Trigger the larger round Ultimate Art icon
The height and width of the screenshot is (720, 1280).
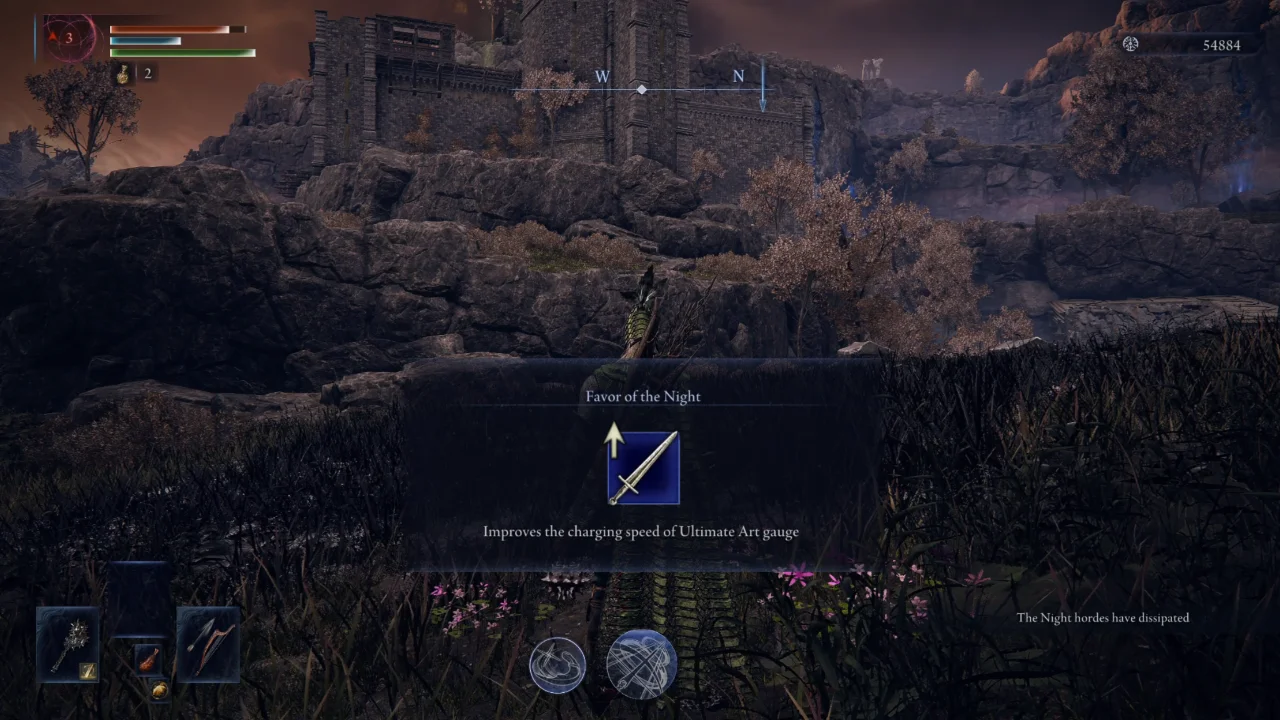[x=641, y=664]
